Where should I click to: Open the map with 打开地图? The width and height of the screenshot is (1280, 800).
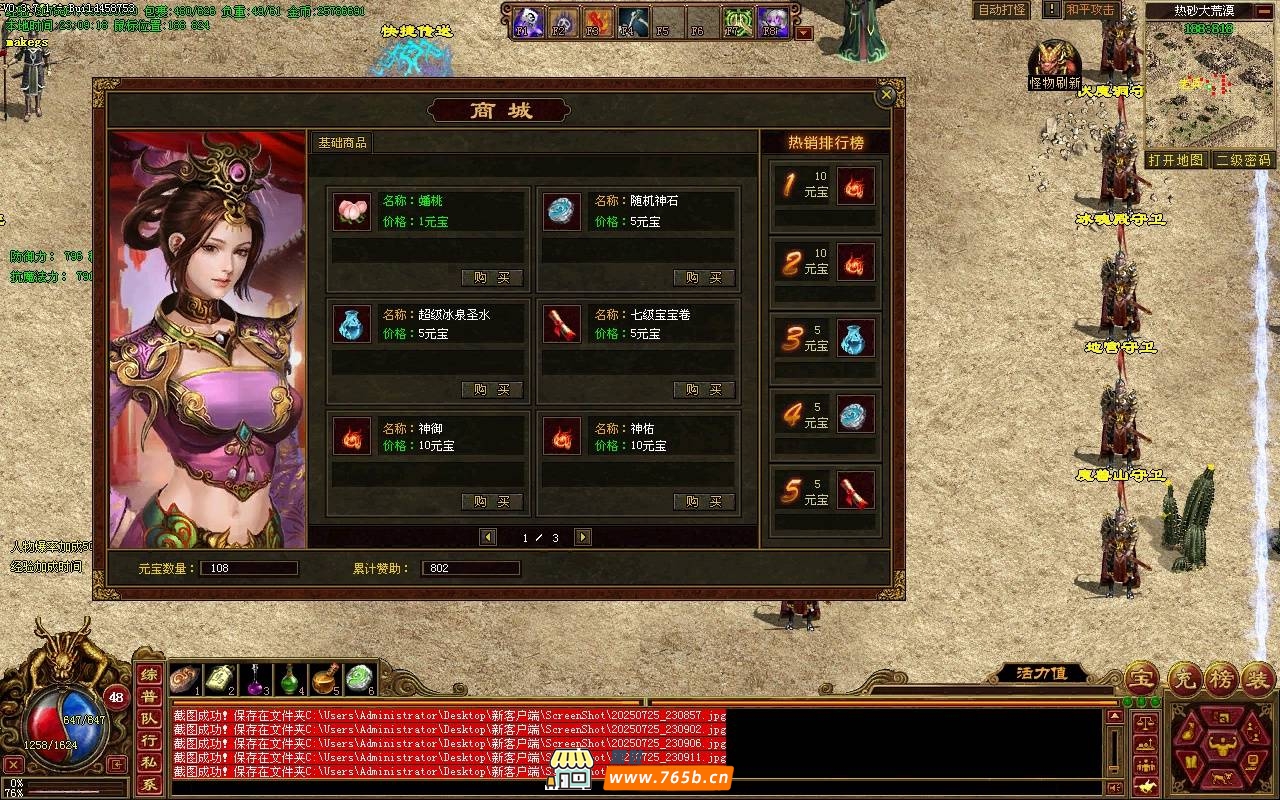pyautogui.click(x=1176, y=160)
